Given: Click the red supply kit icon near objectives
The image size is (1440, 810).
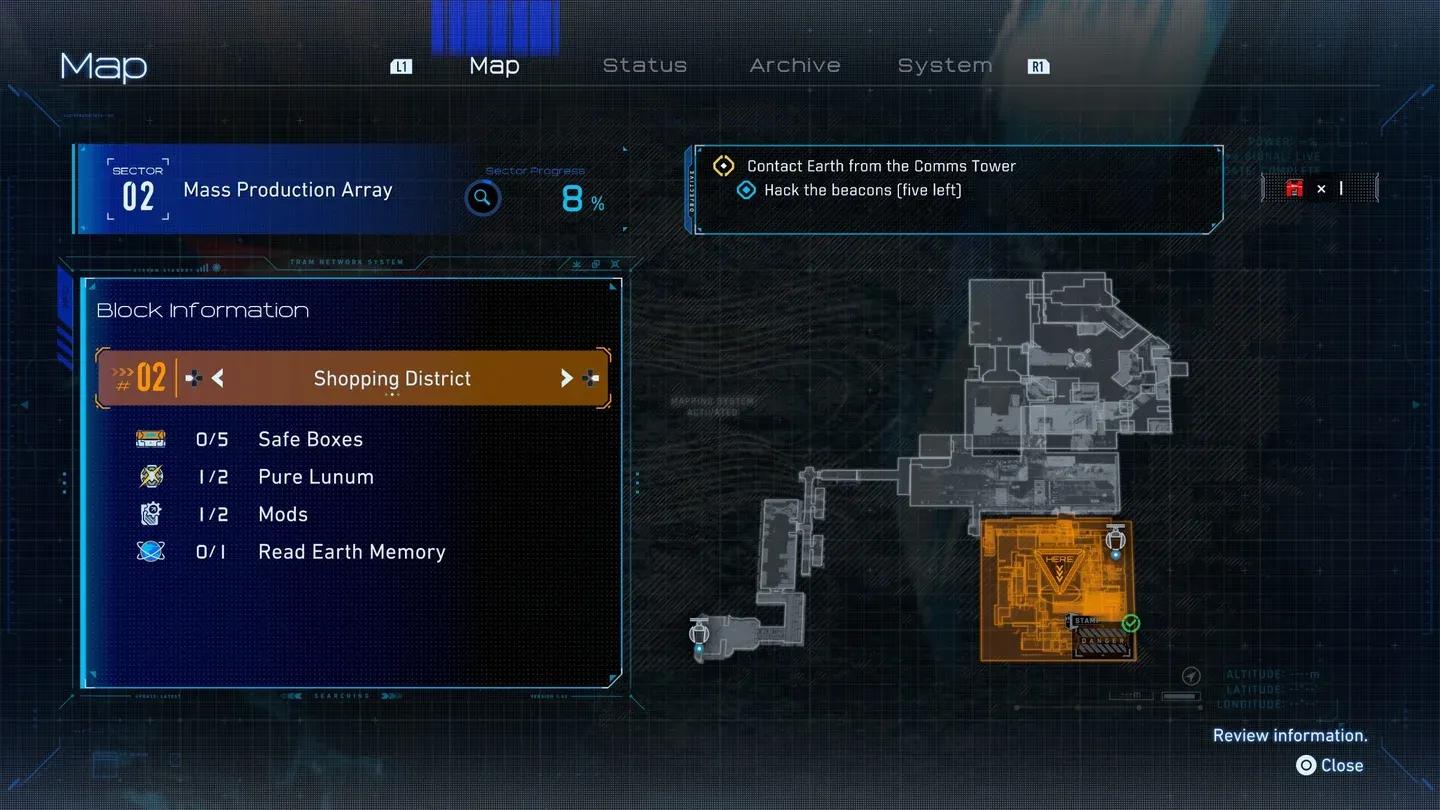Looking at the screenshot, I should [x=1294, y=188].
